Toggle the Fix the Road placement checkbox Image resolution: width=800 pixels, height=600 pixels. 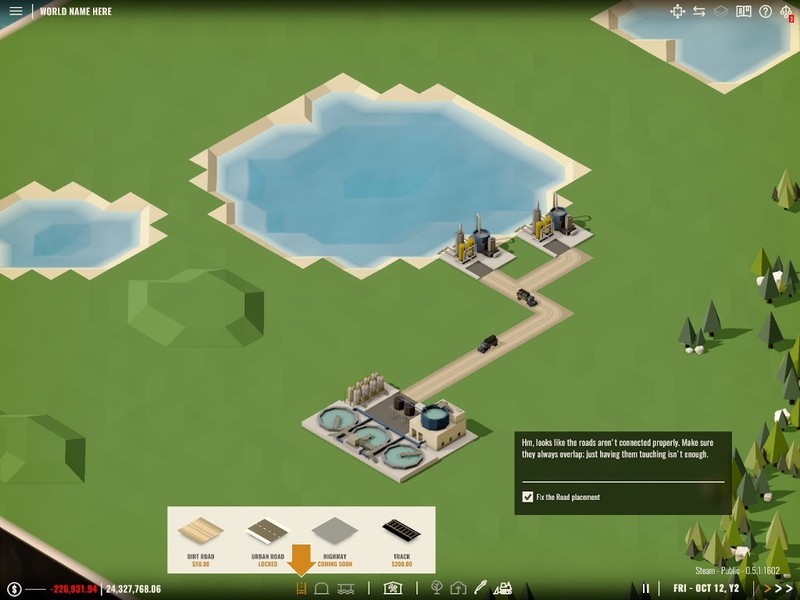(528, 497)
